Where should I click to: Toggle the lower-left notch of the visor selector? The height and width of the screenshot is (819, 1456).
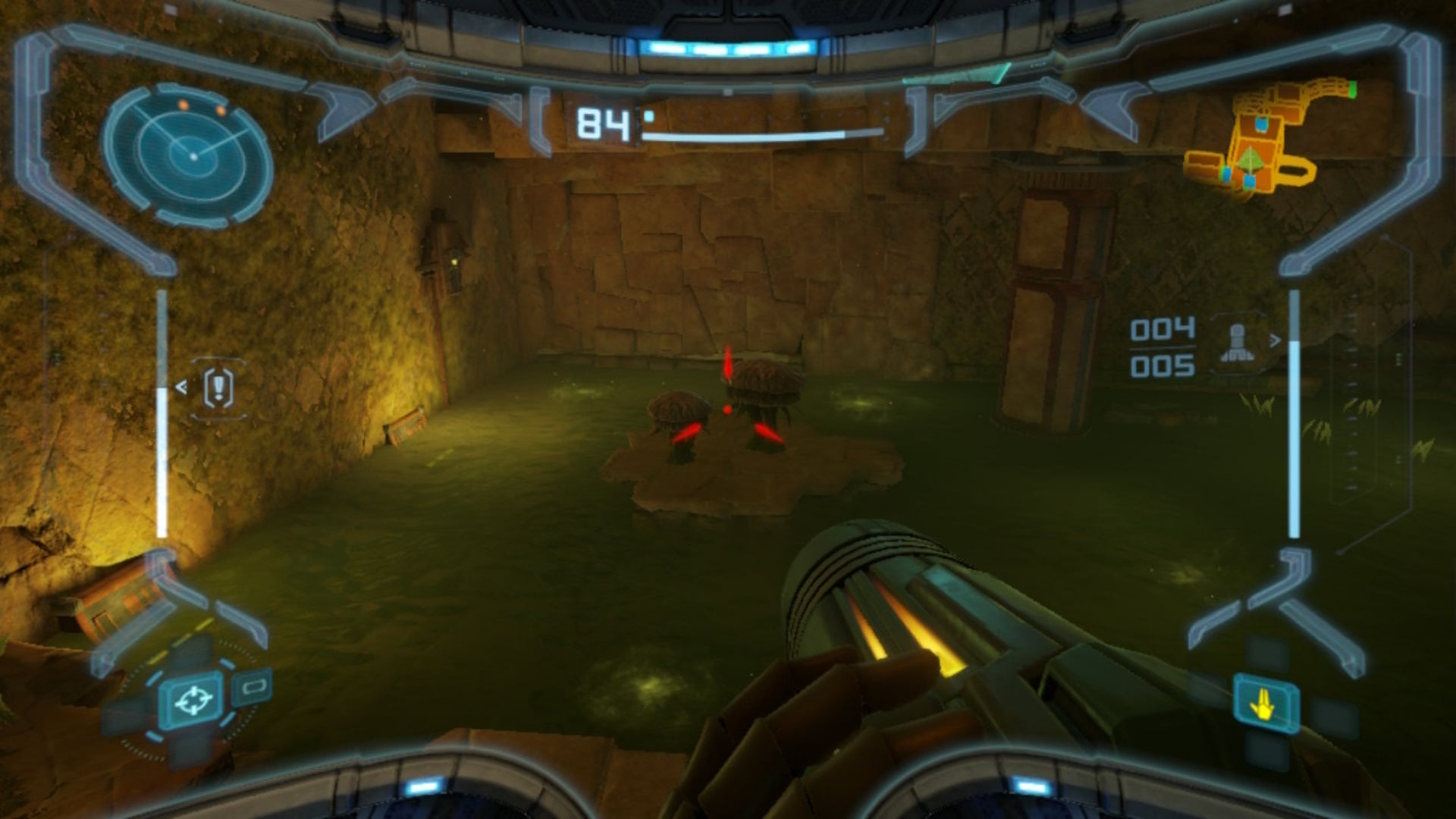152,736
